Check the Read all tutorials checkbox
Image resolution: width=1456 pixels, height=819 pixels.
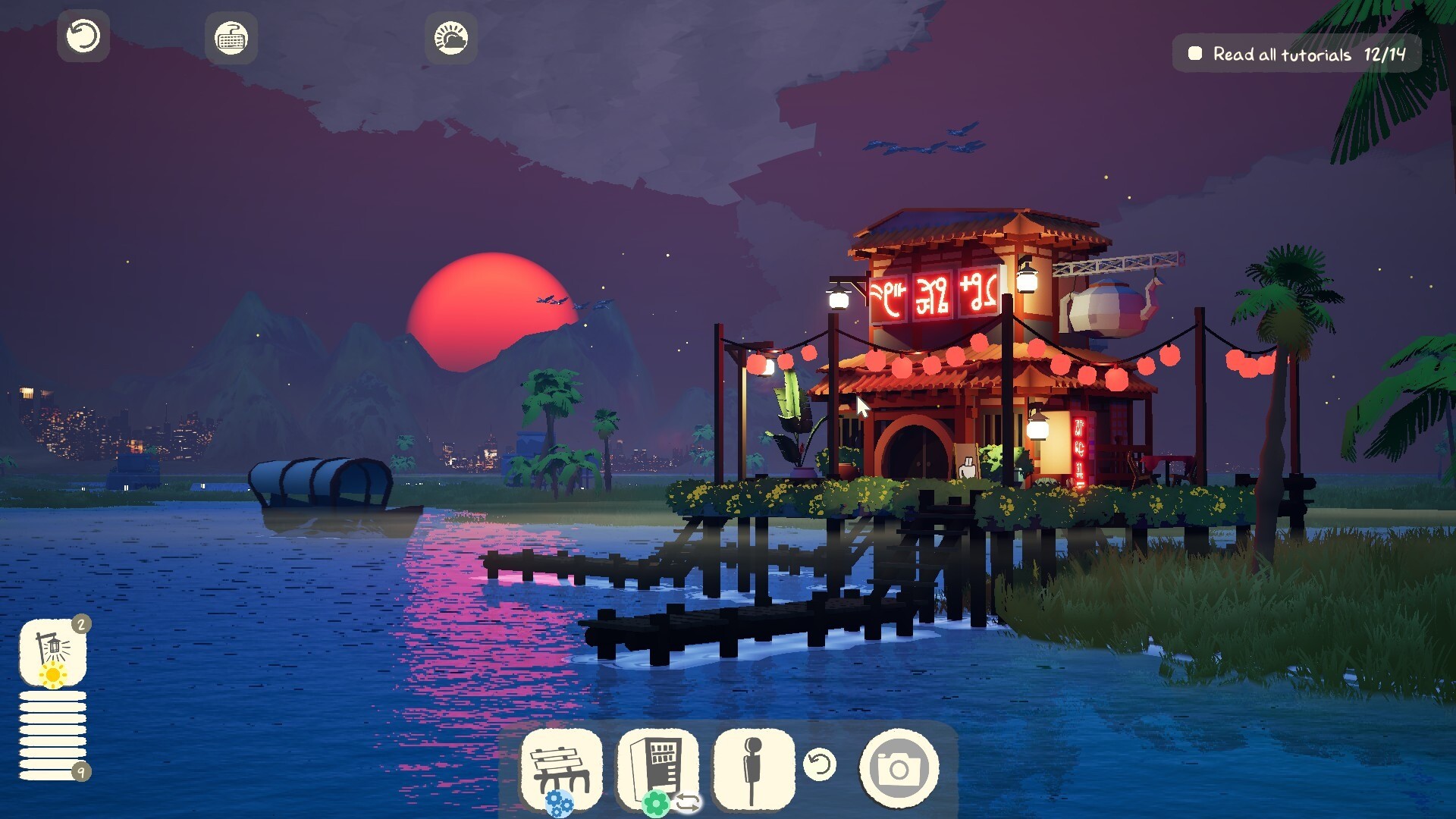pos(1196,53)
